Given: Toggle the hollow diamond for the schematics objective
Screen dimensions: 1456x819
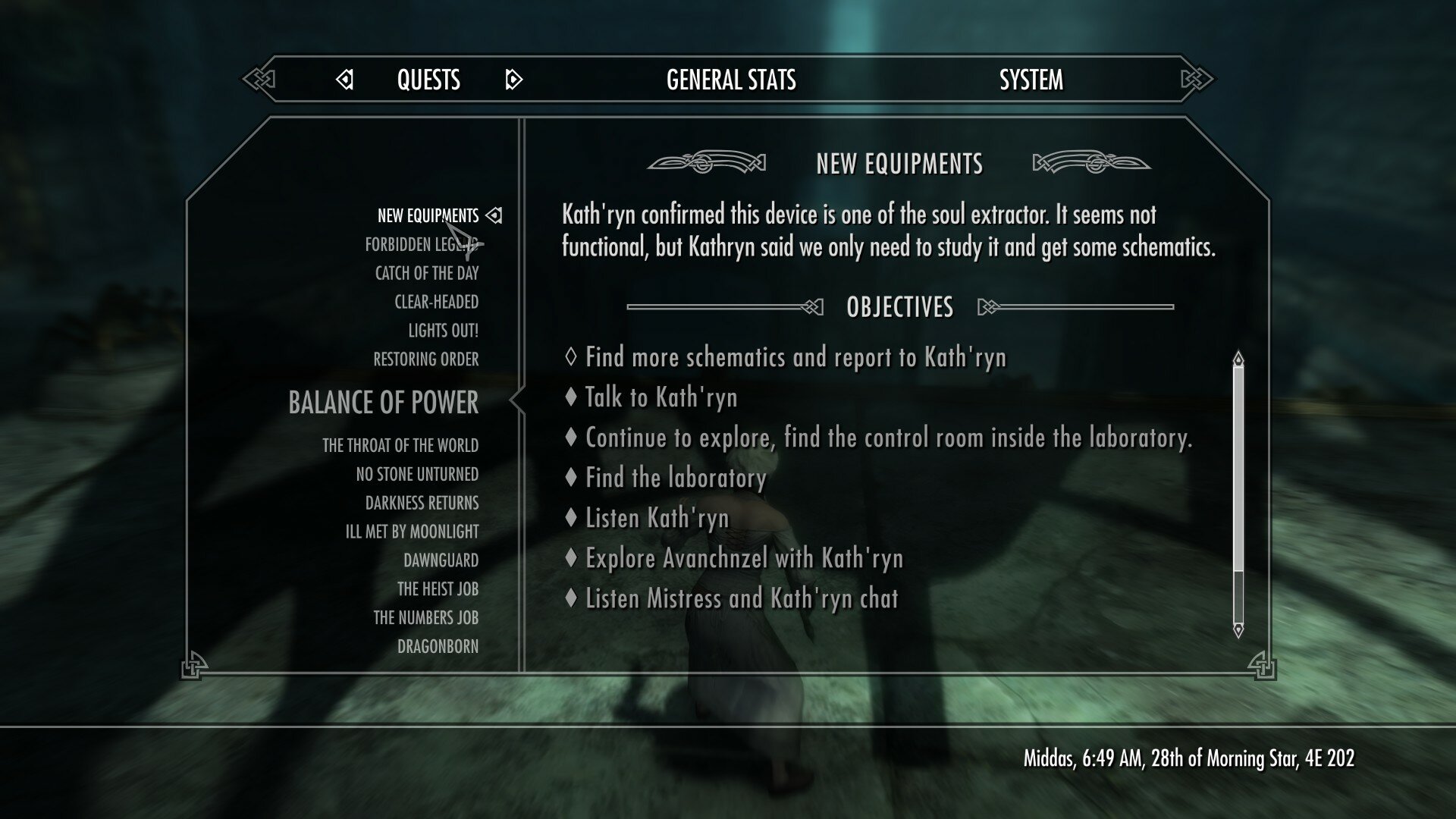Looking at the screenshot, I should pos(570,356).
